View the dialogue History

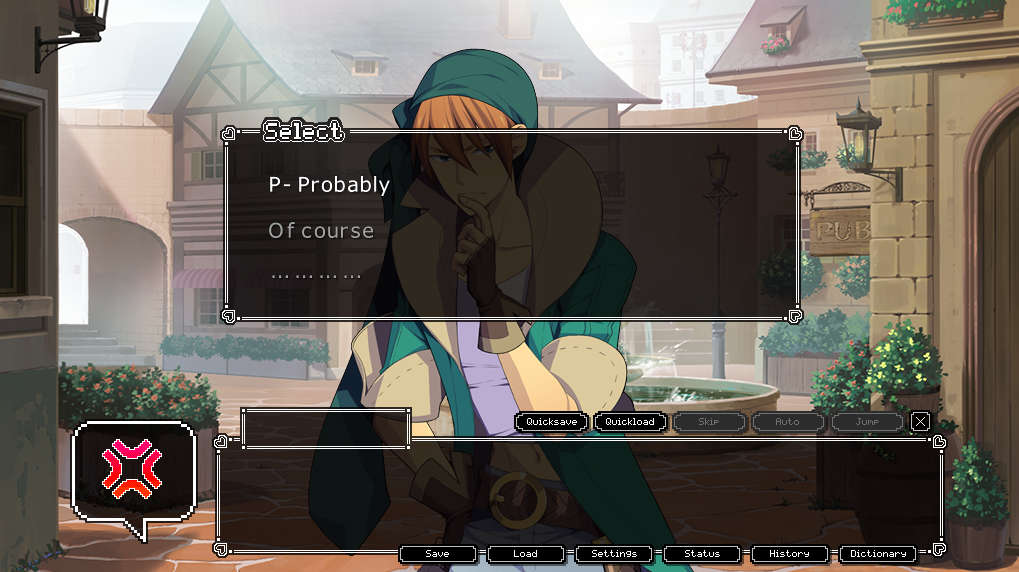pyautogui.click(x=790, y=554)
